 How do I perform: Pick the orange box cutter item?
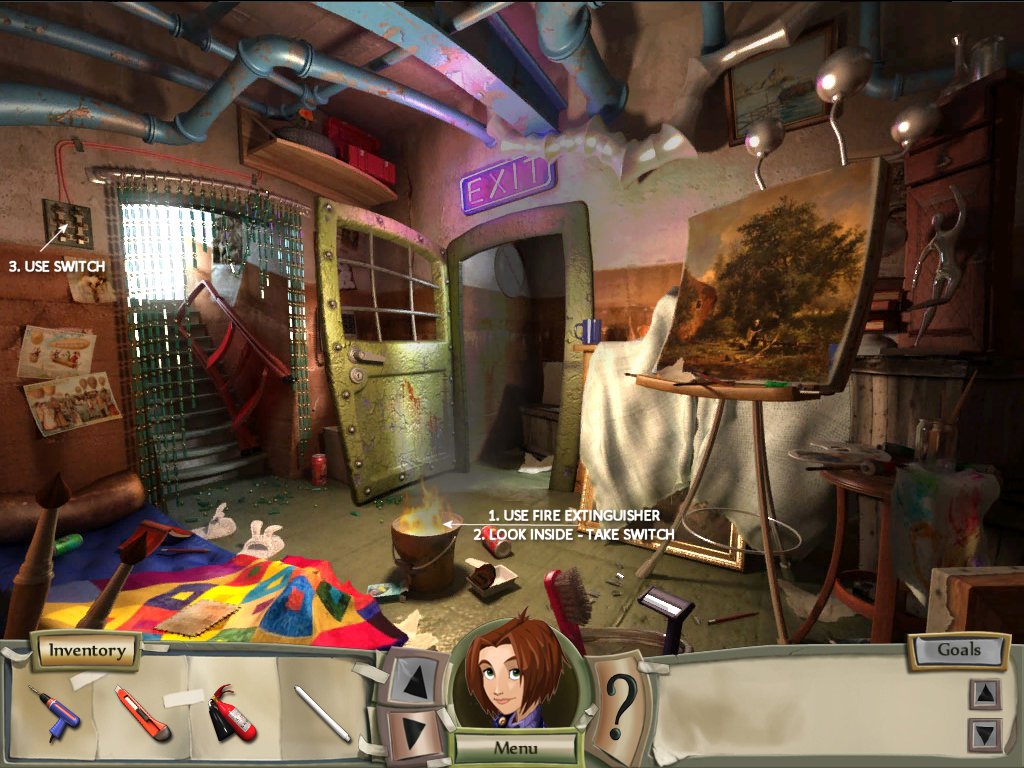(x=142, y=712)
